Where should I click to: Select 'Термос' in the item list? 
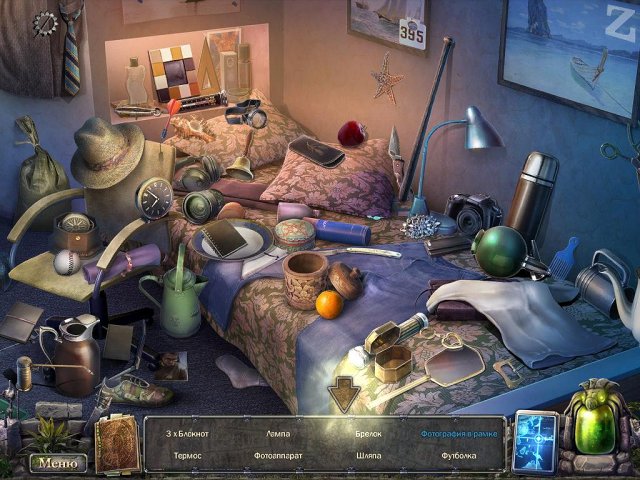click(x=187, y=455)
